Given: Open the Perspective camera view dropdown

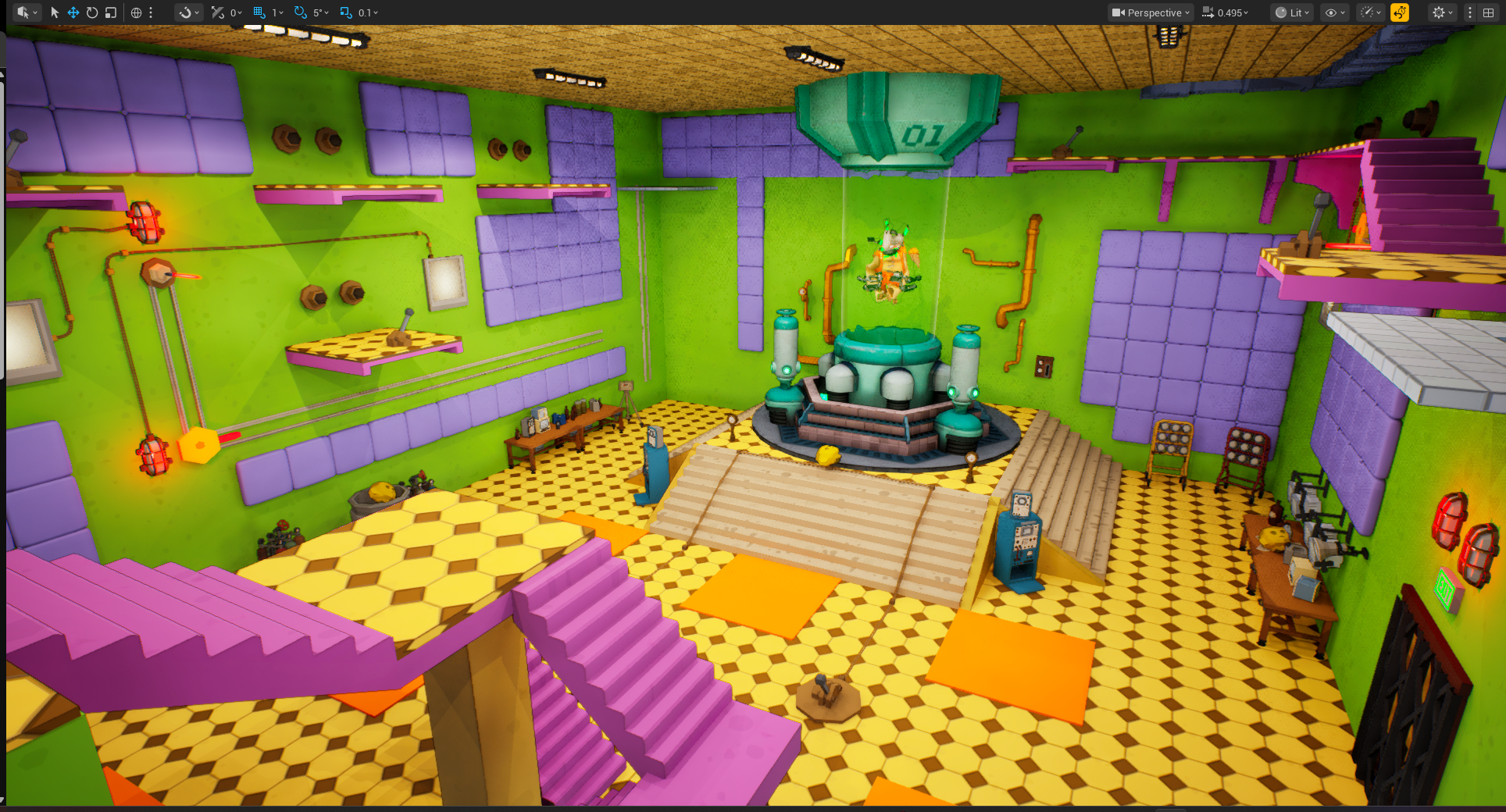Looking at the screenshot, I should (1151, 12).
